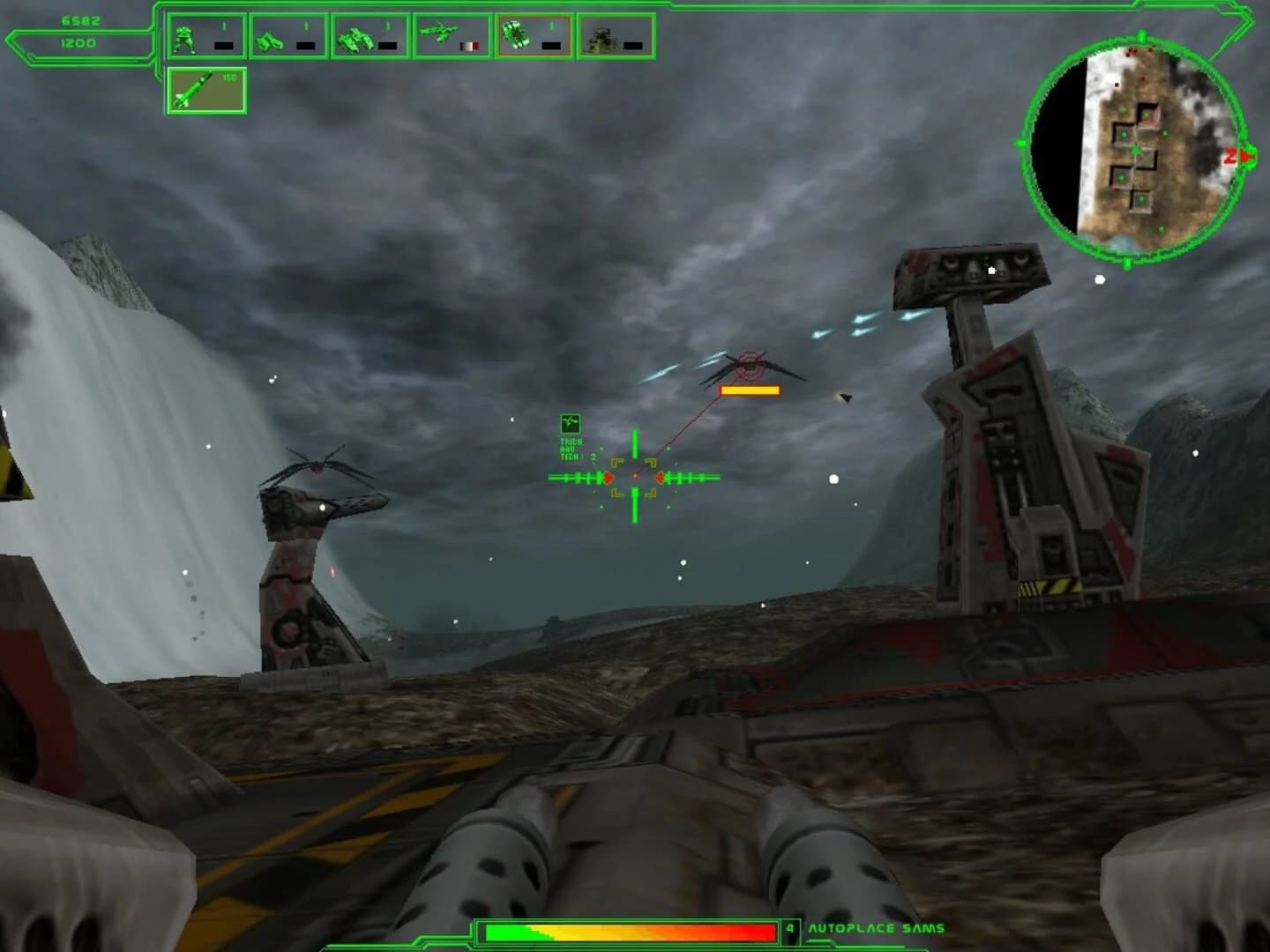Click the central targeting crosshair

point(633,476)
